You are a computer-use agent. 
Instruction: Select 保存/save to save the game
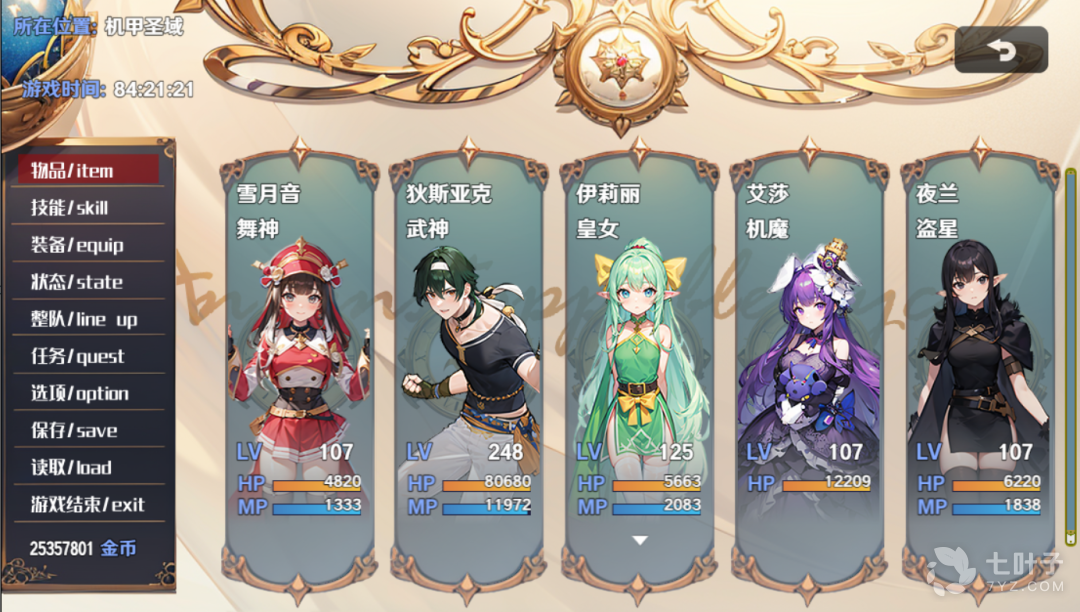tap(88, 430)
